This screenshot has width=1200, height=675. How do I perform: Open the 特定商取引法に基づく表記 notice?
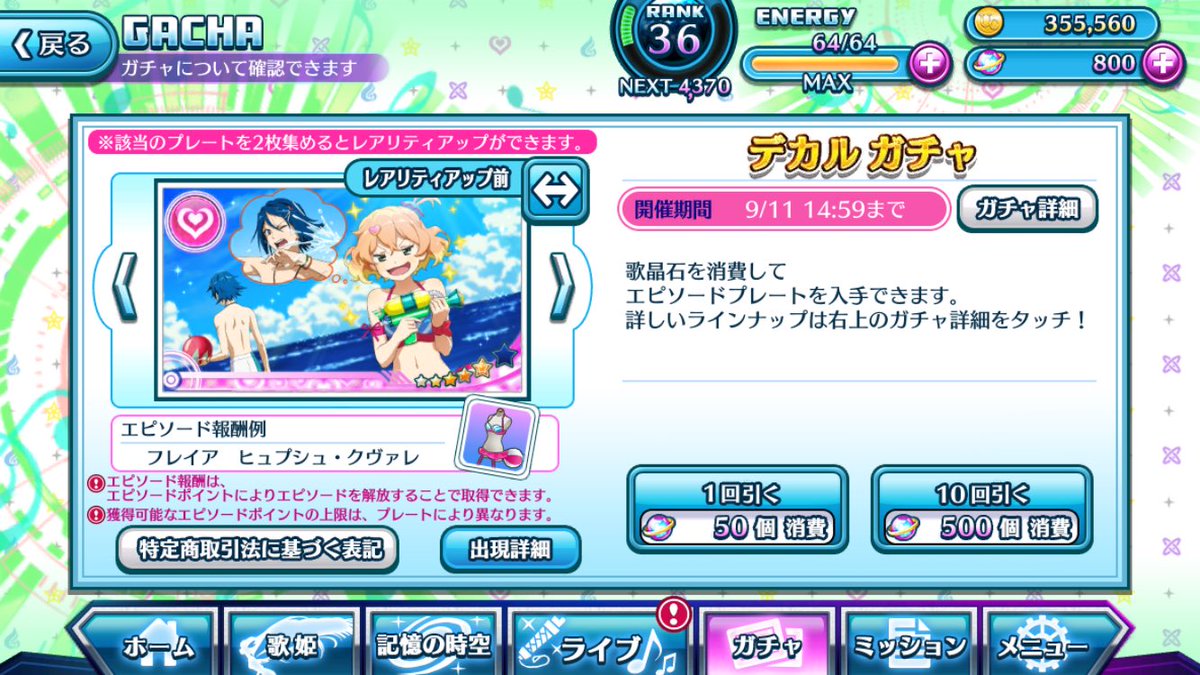257,548
